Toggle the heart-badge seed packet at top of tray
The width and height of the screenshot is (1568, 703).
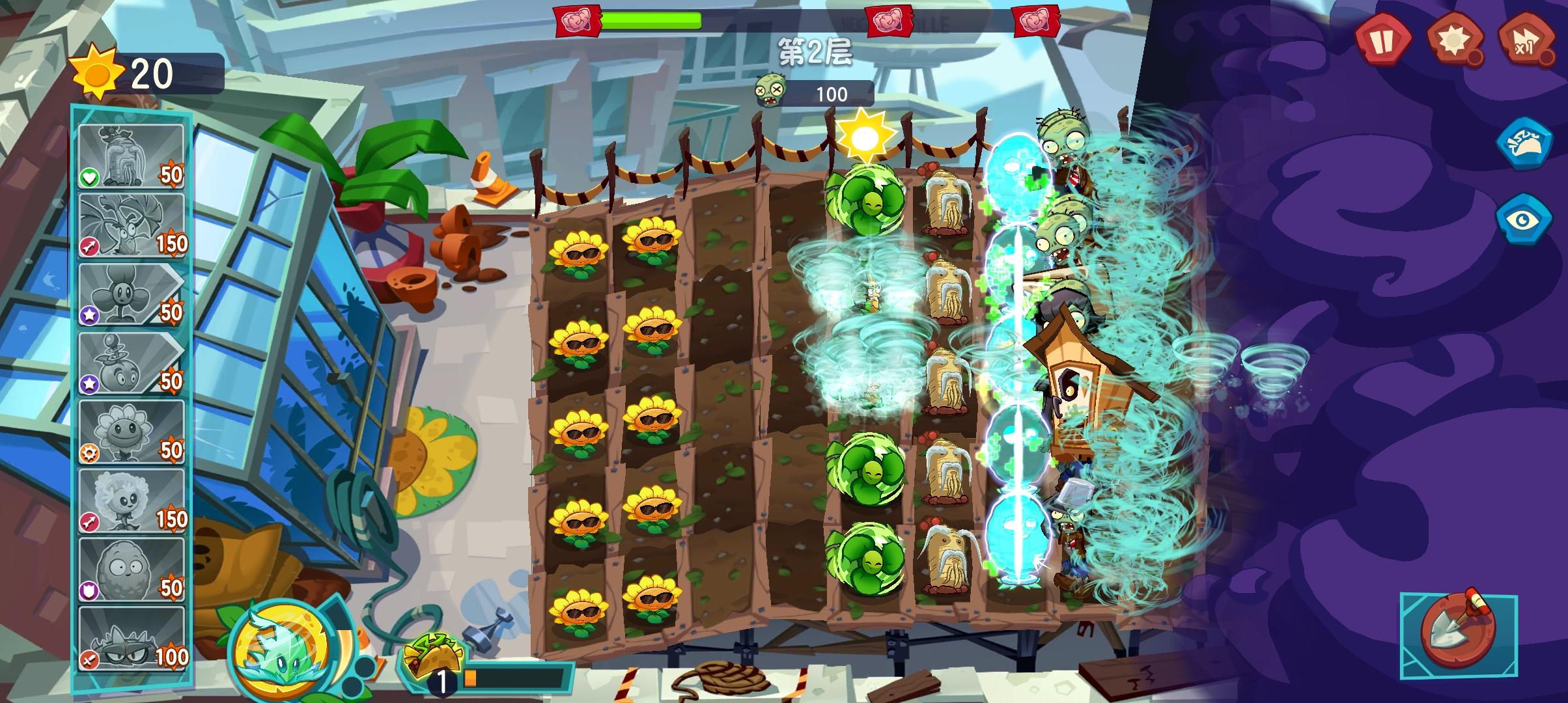pyautogui.click(x=132, y=154)
